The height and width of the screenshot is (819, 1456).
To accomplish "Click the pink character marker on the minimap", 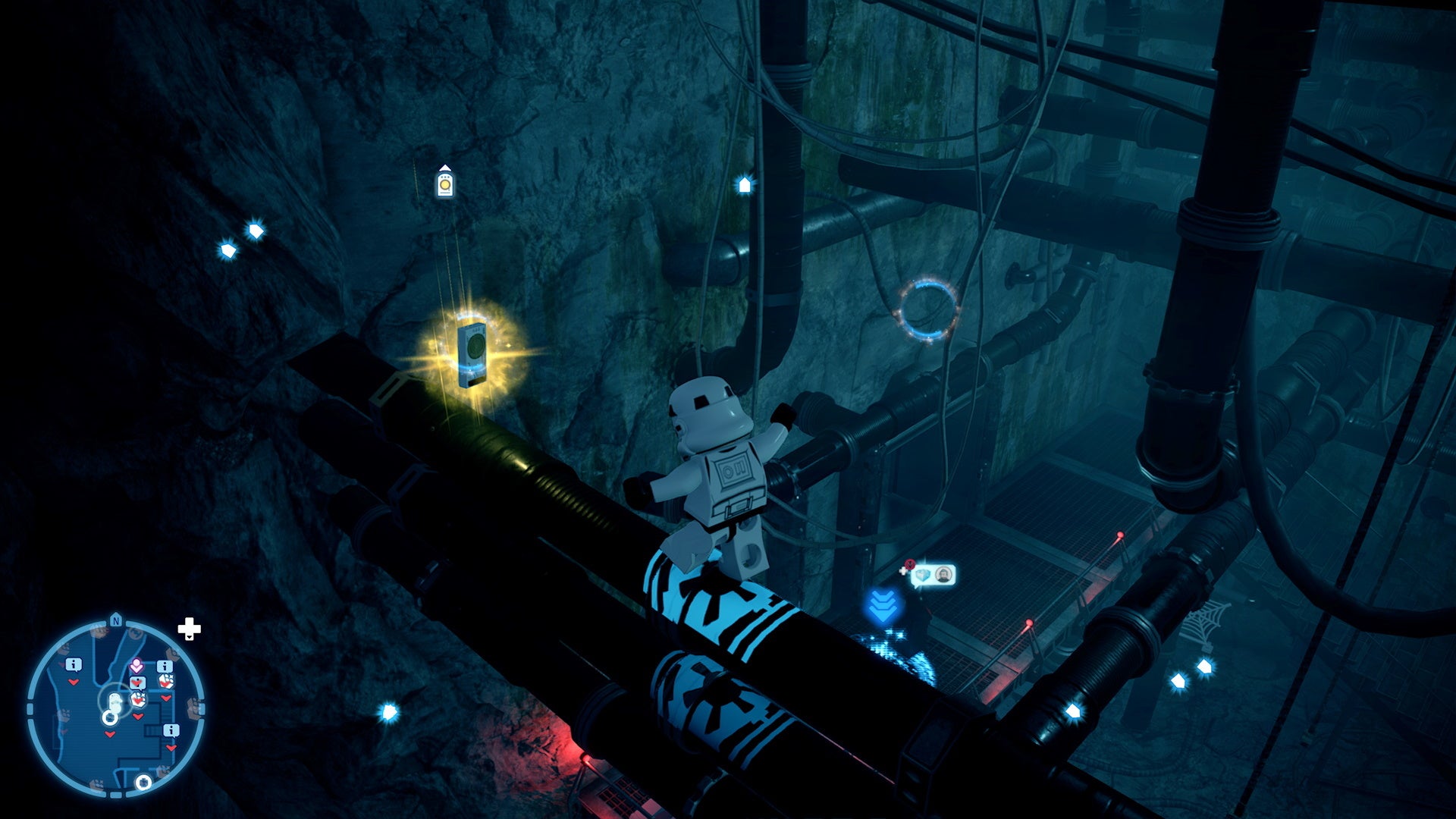I will [x=136, y=665].
